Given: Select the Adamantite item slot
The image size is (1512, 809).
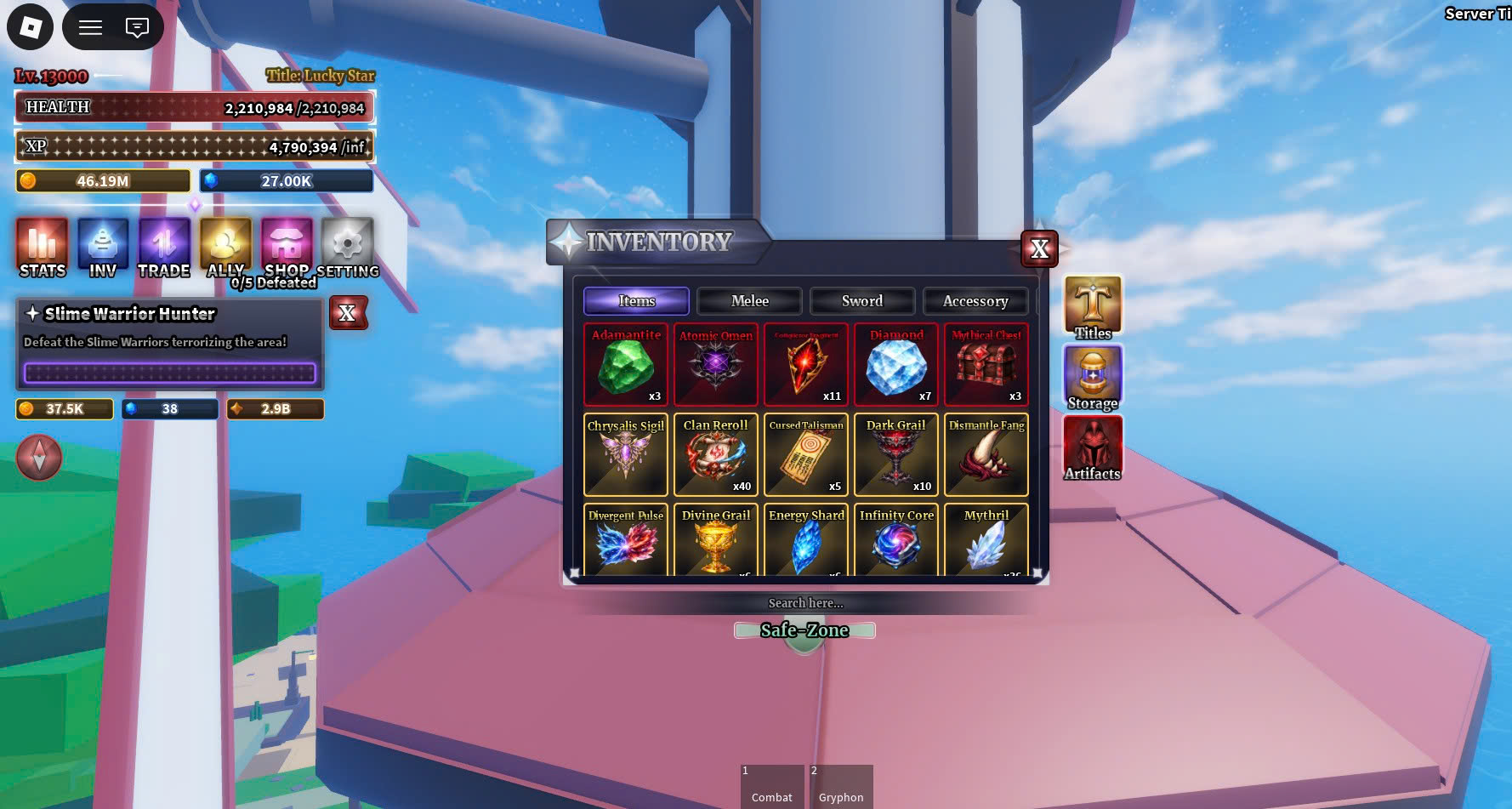Looking at the screenshot, I should 626,365.
